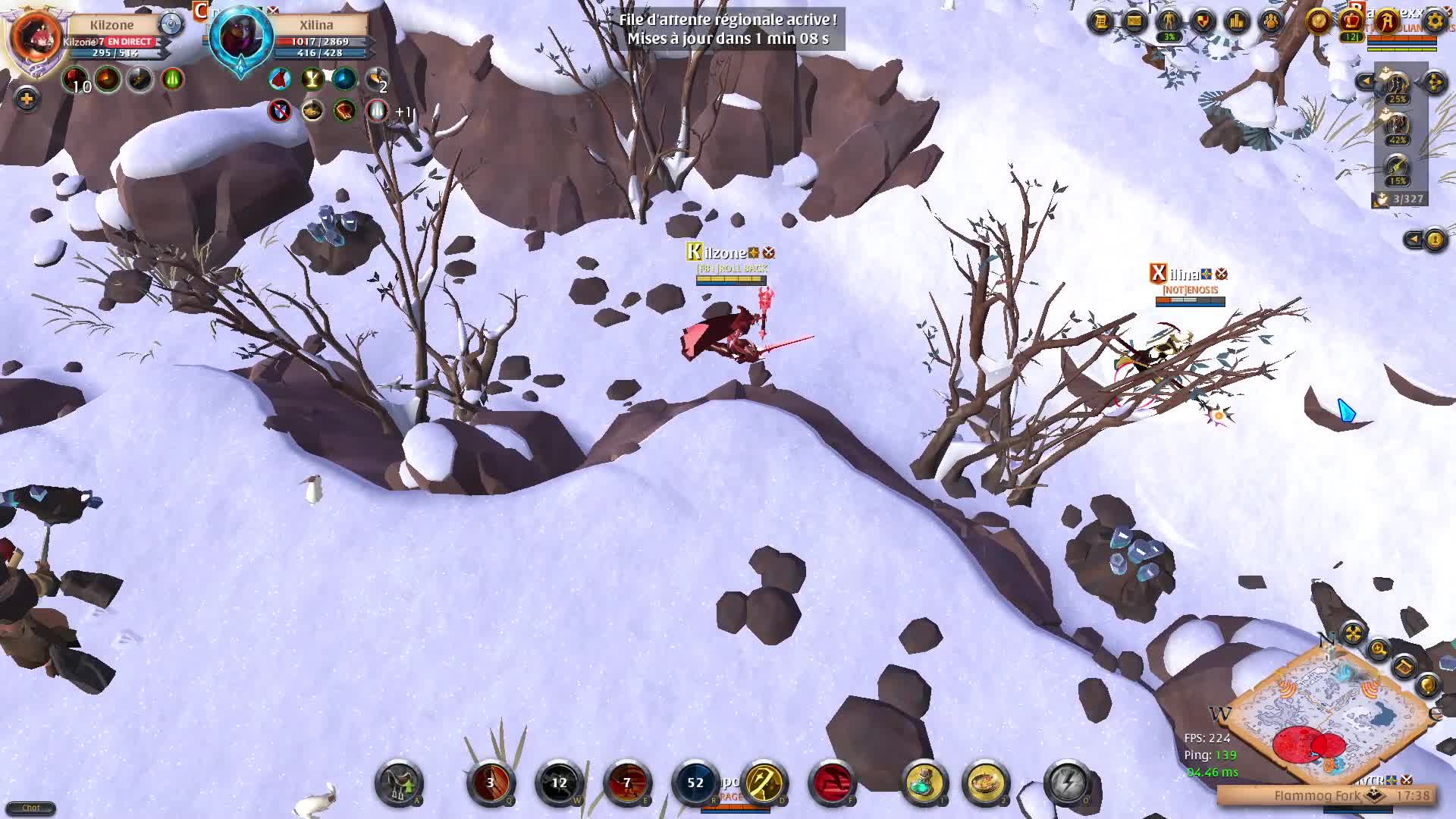Open the mail envelope icon
The width and height of the screenshot is (1456, 819).
click(1134, 21)
